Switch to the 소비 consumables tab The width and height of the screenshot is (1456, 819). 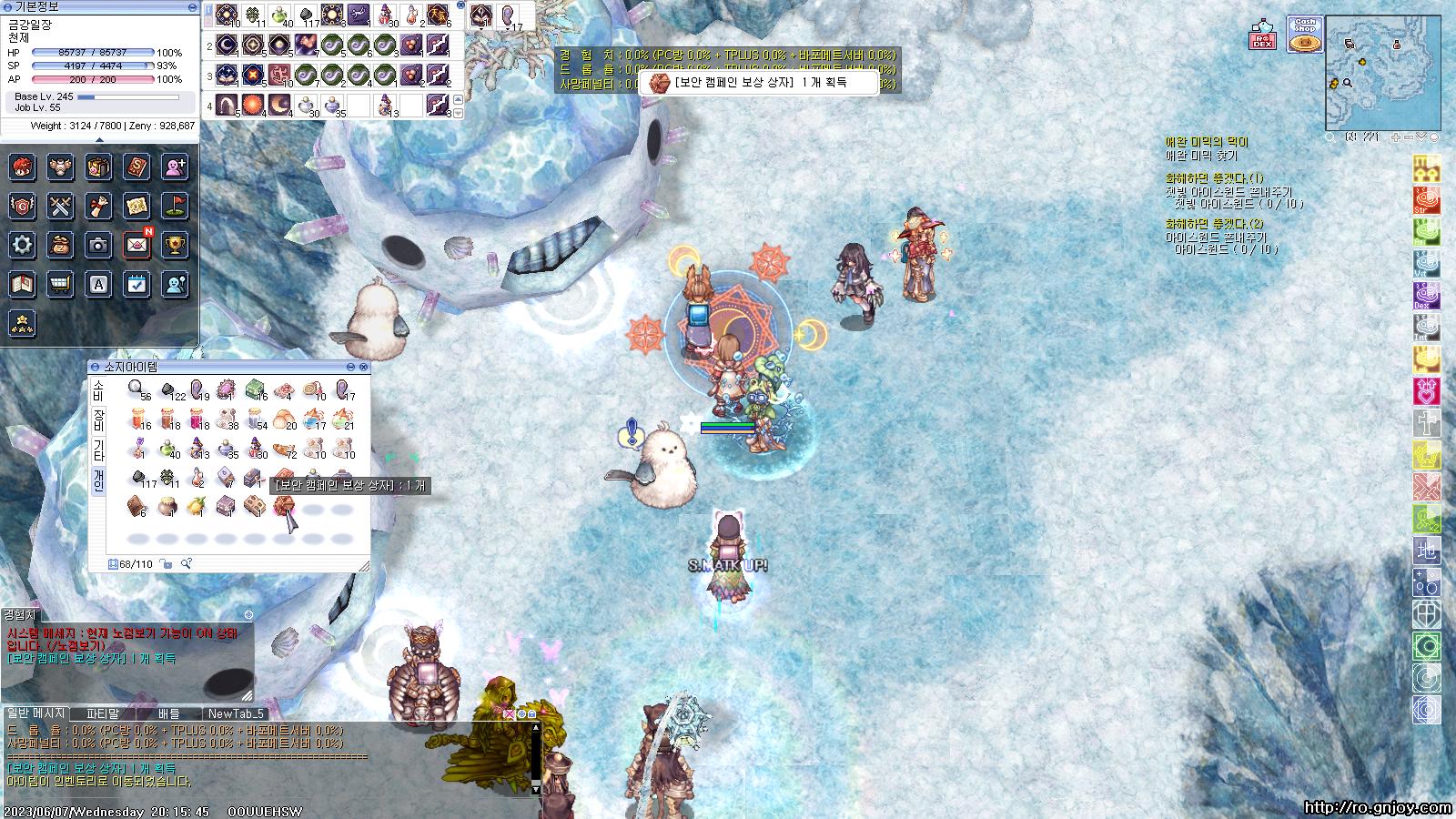[98, 390]
